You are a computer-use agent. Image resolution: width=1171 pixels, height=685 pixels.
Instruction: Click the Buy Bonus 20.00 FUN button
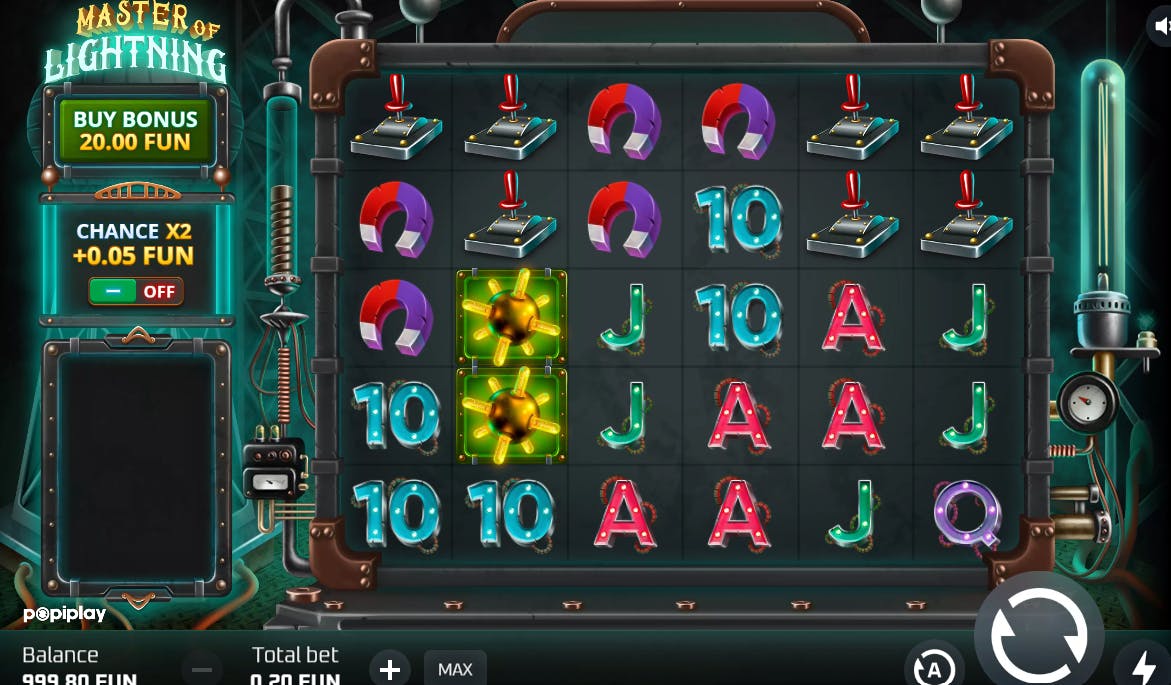click(x=135, y=130)
